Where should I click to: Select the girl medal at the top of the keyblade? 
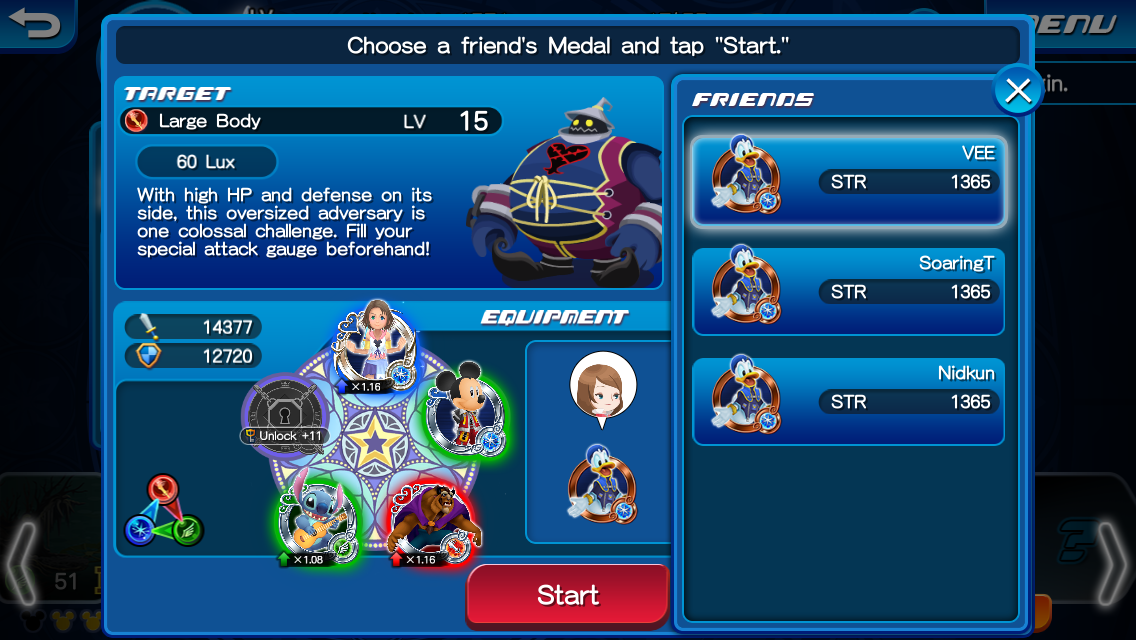(x=372, y=341)
